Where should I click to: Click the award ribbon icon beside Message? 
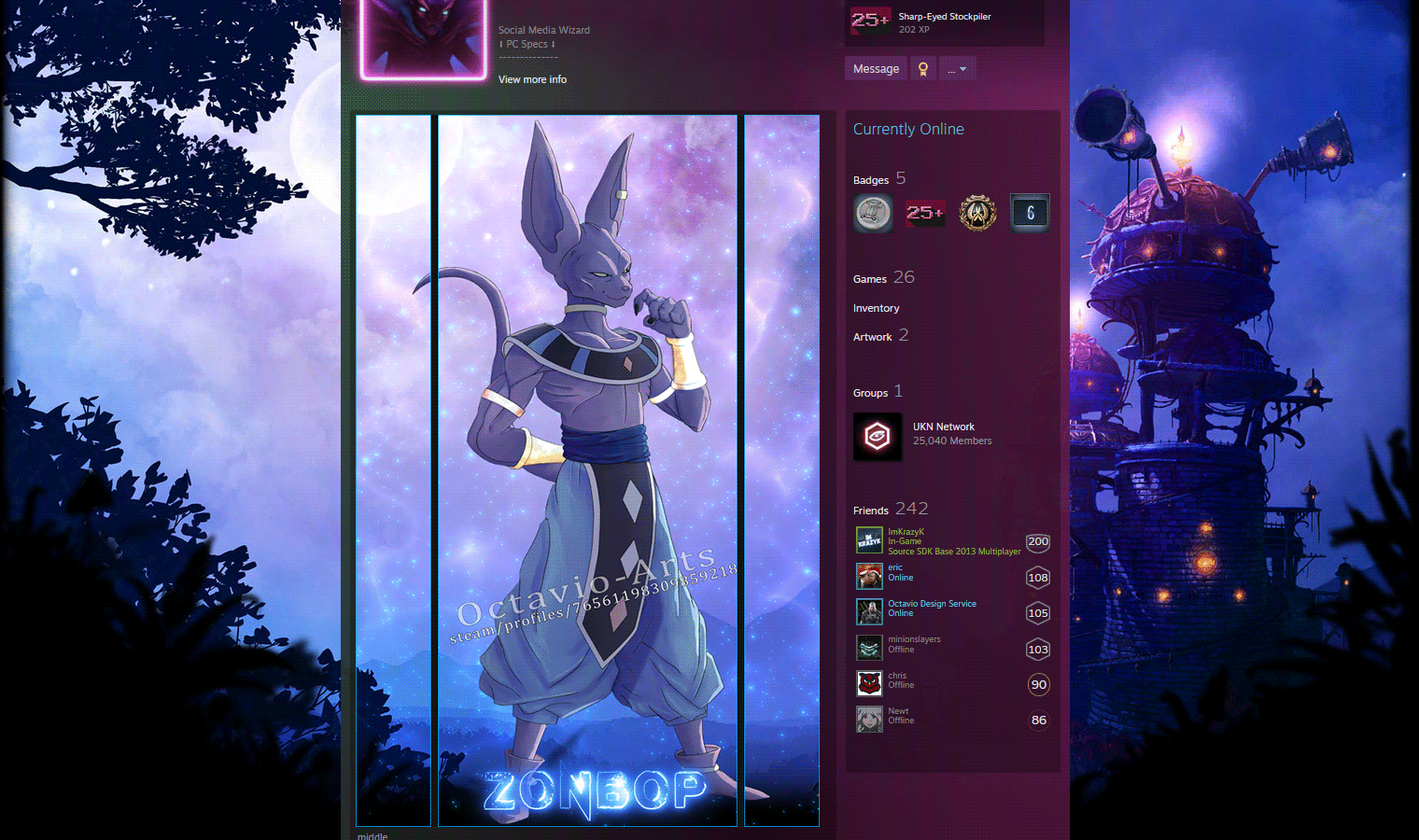[x=922, y=67]
